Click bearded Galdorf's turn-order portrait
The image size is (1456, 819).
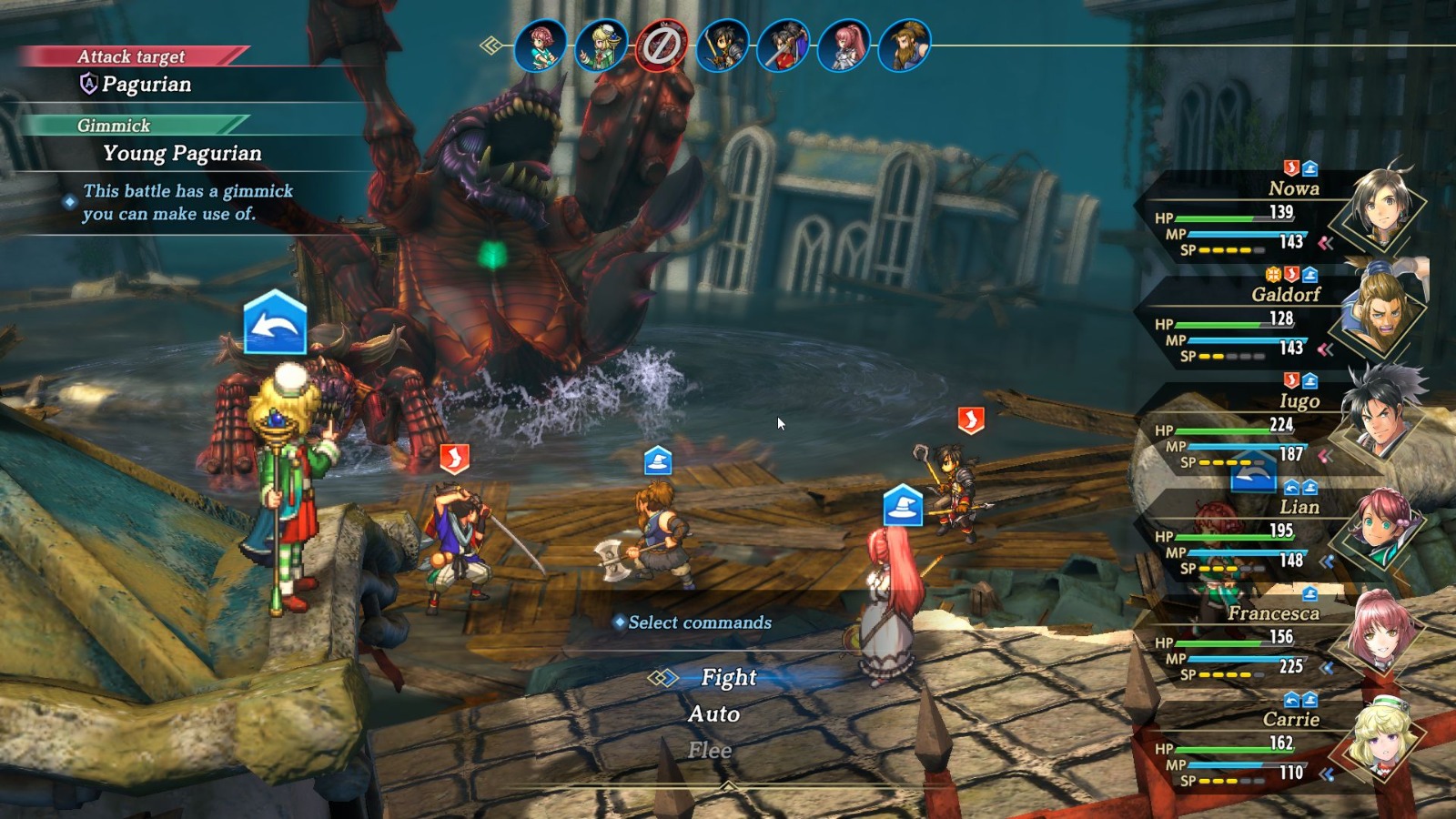click(x=905, y=45)
